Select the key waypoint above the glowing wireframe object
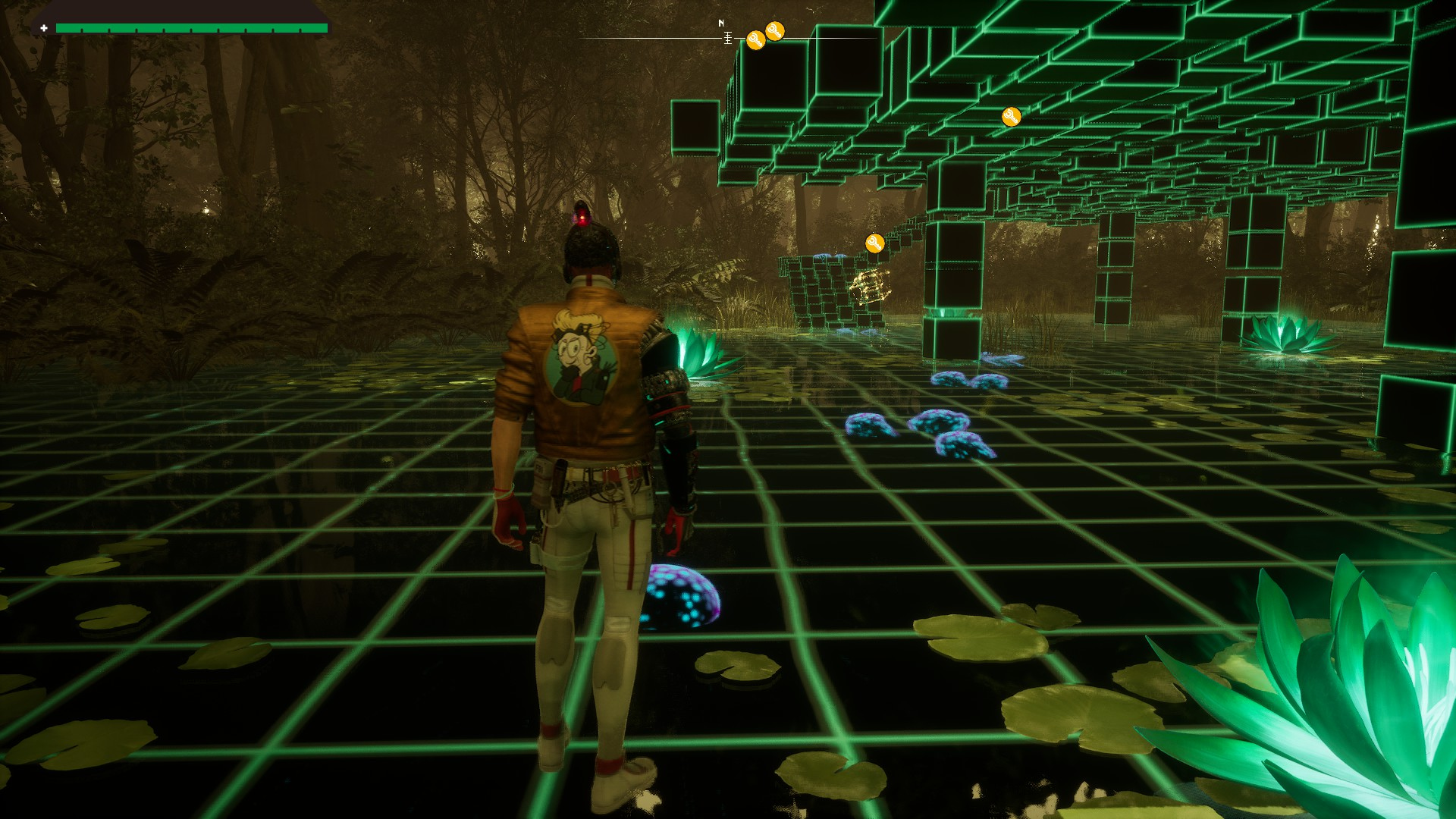 click(874, 243)
